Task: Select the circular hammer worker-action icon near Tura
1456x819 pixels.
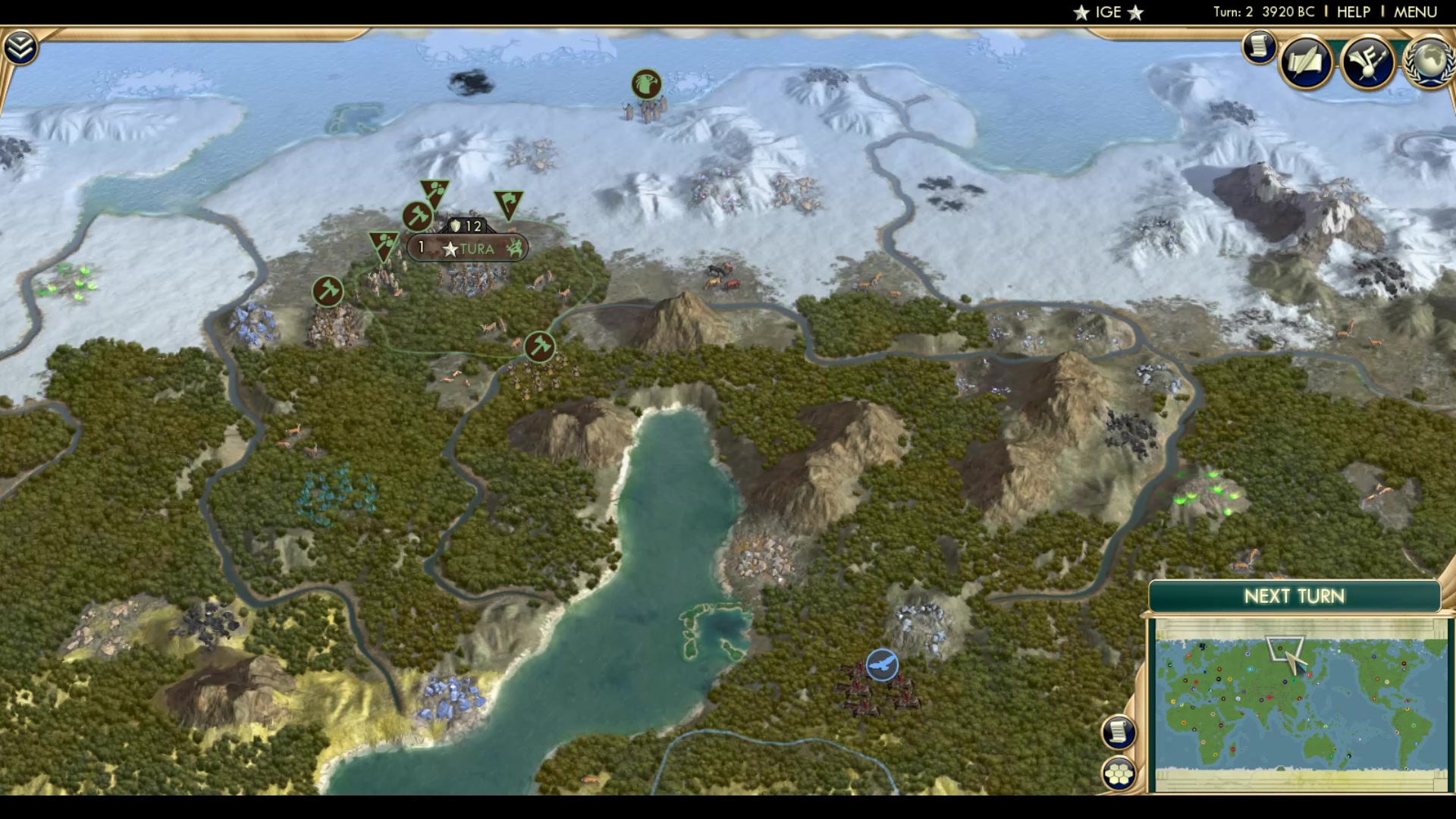Action: pyautogui.click(x=416, y=216)
